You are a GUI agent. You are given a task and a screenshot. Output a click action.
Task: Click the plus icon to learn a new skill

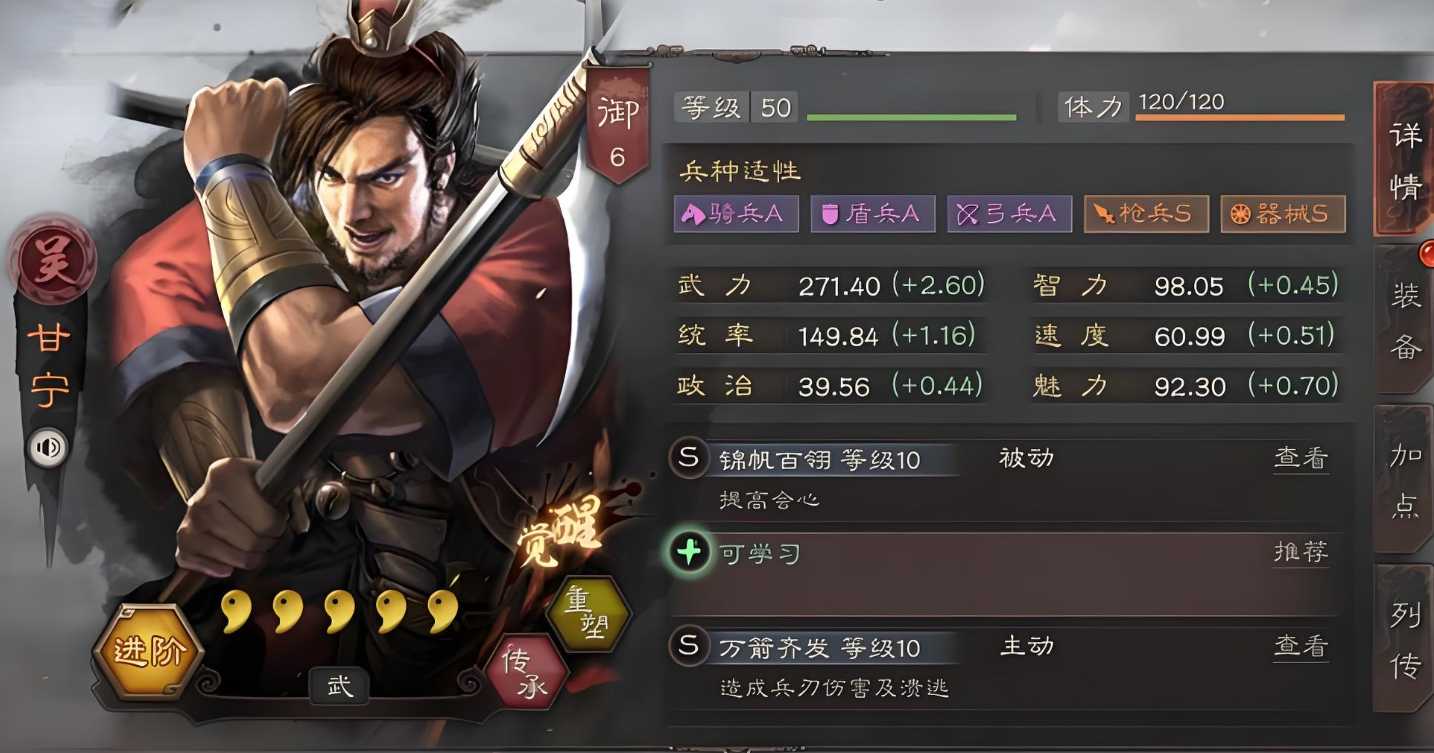tap(687, 551)
